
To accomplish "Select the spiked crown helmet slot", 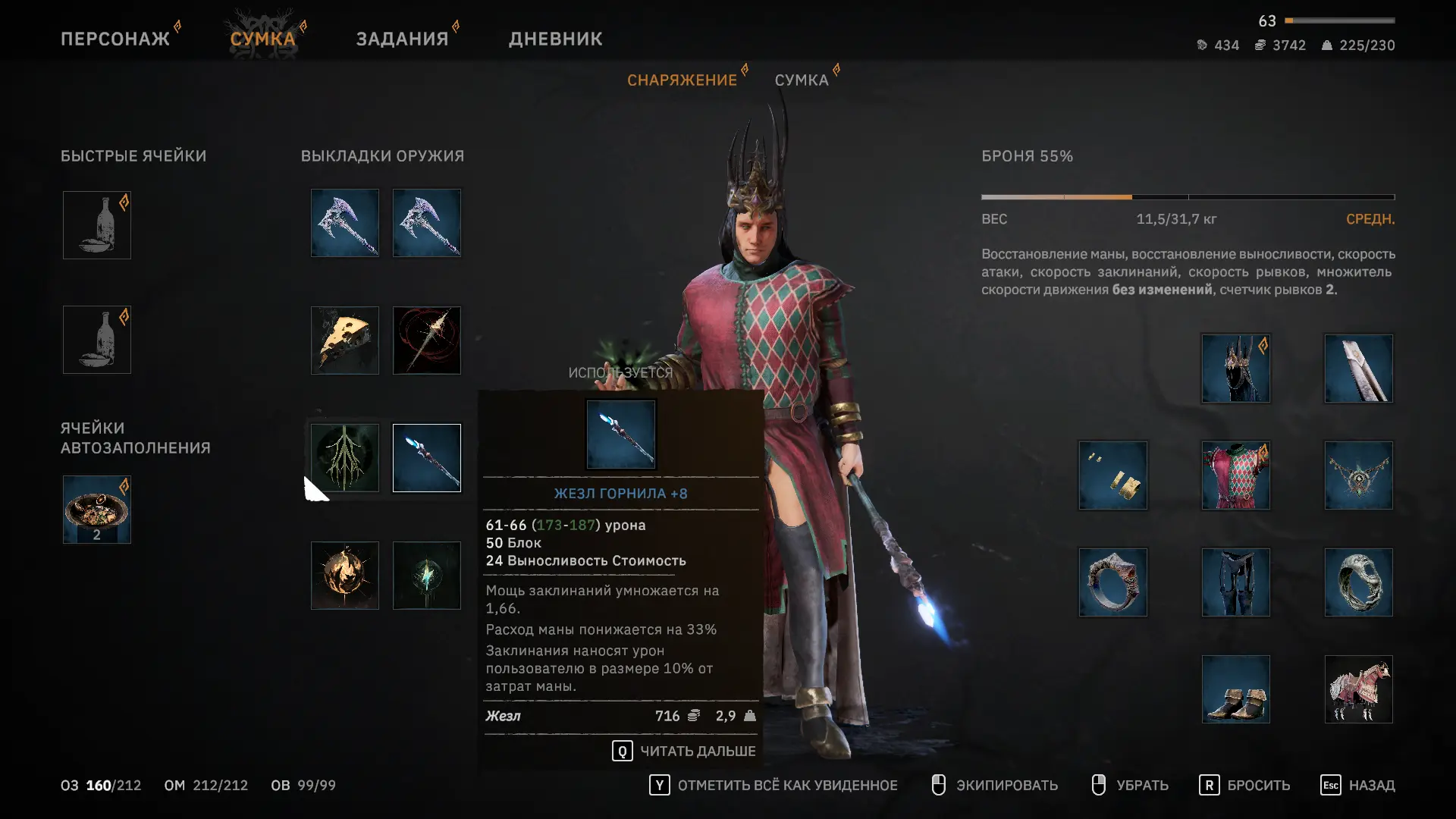I will 1235,369.
